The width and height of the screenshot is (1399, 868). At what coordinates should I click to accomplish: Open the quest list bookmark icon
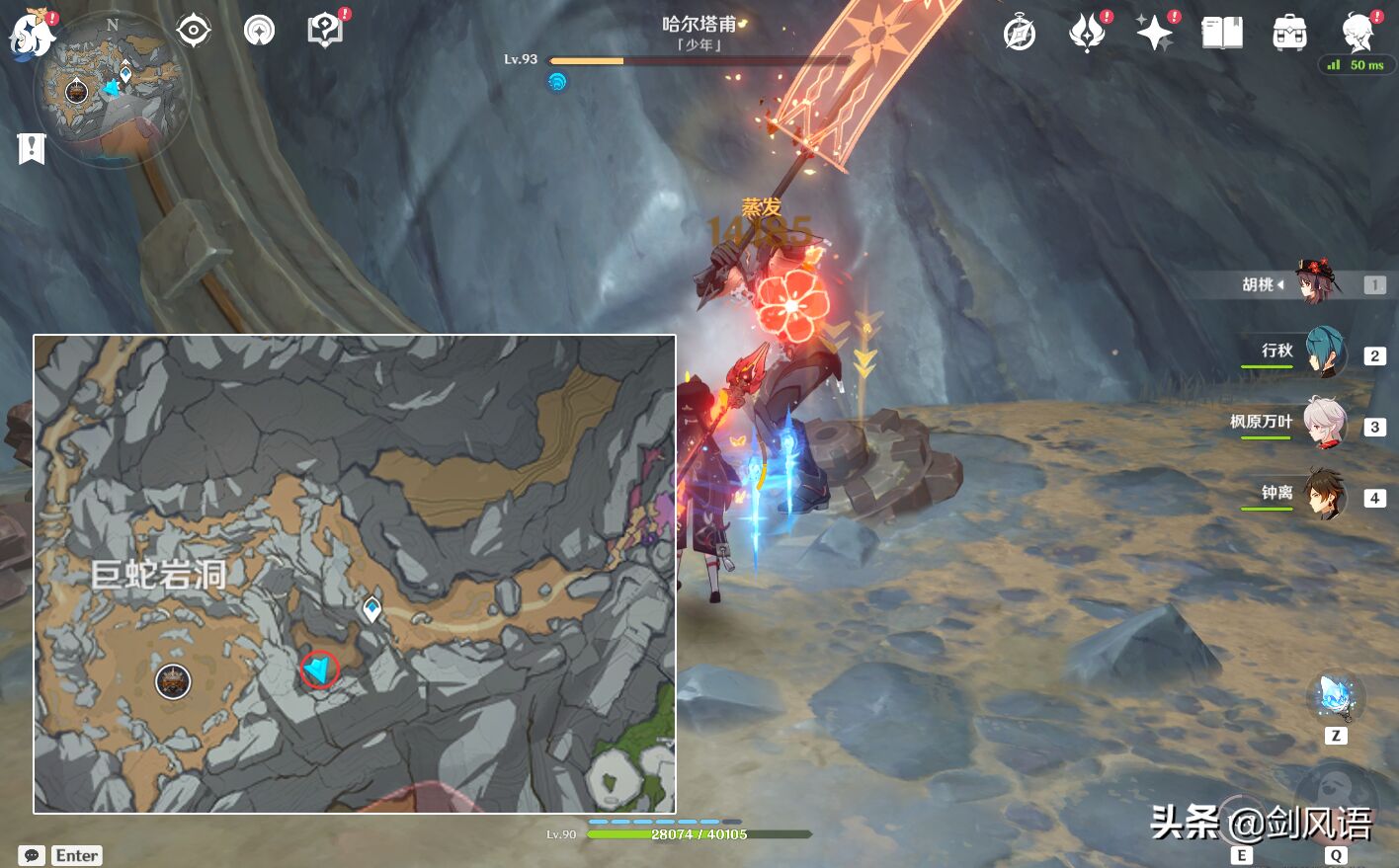(32, 149)
